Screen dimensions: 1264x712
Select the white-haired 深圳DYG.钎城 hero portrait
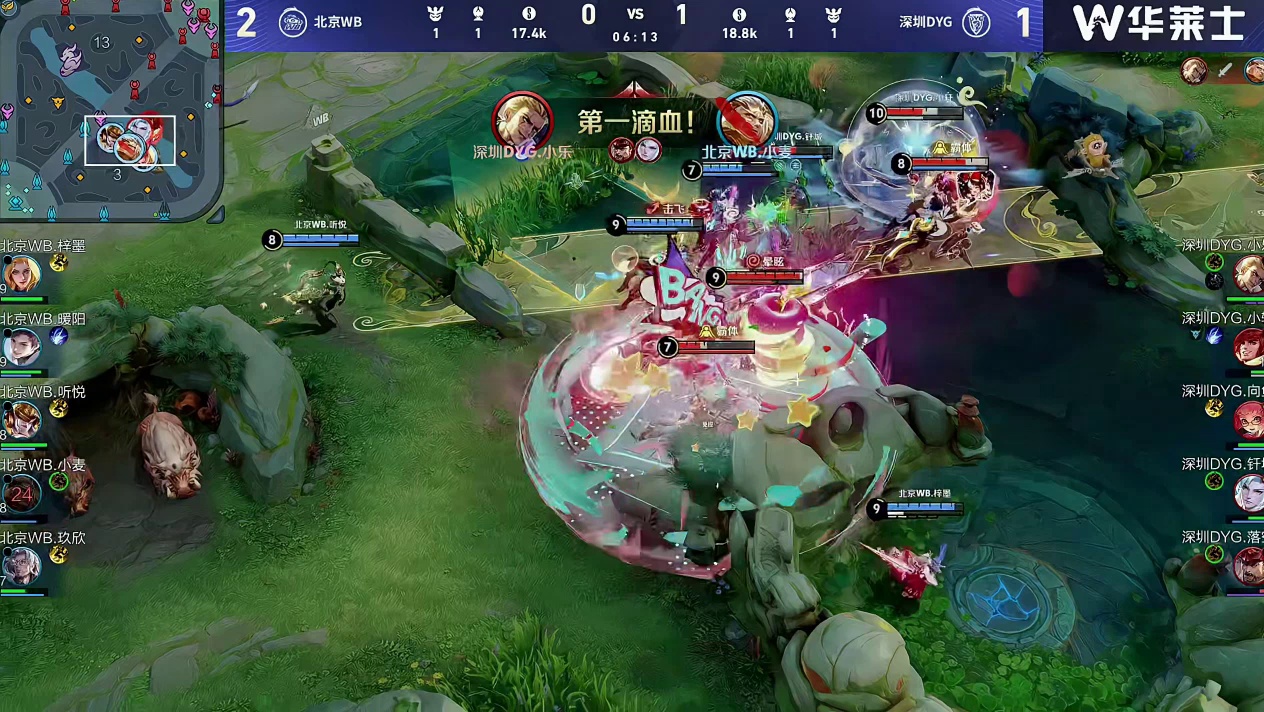coord(1248,493)
